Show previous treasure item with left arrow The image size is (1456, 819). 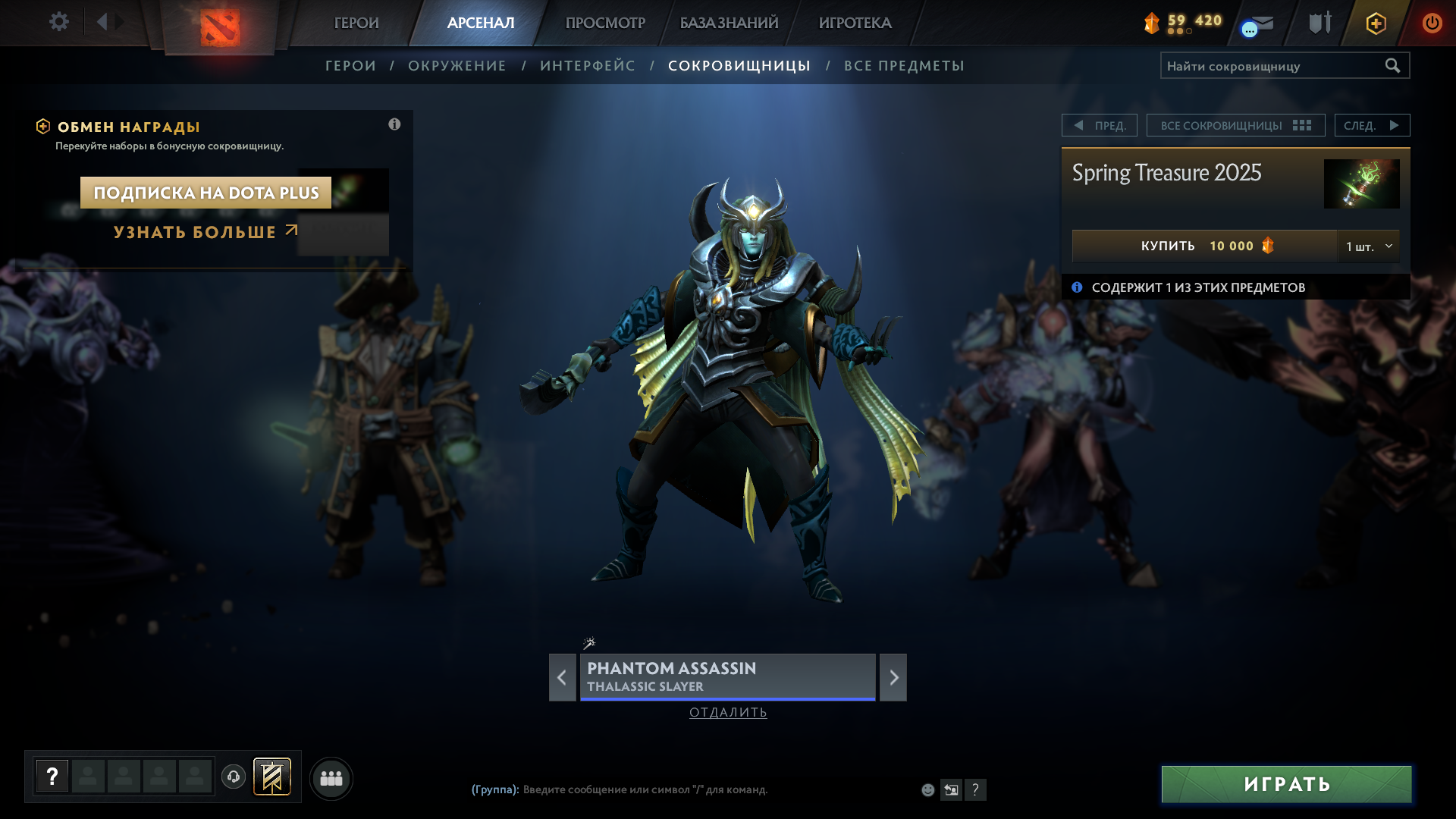(562, 677)
